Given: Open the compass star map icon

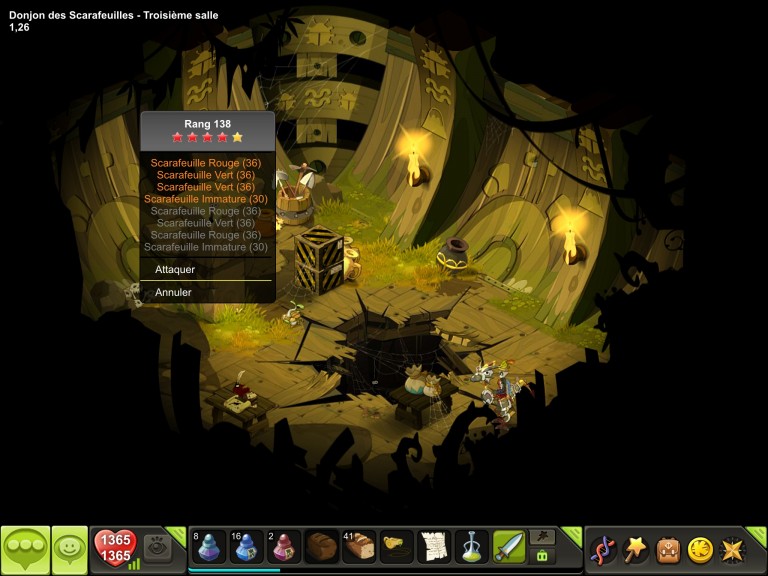Looking at the screenshot, I should (x=733, y=549).
